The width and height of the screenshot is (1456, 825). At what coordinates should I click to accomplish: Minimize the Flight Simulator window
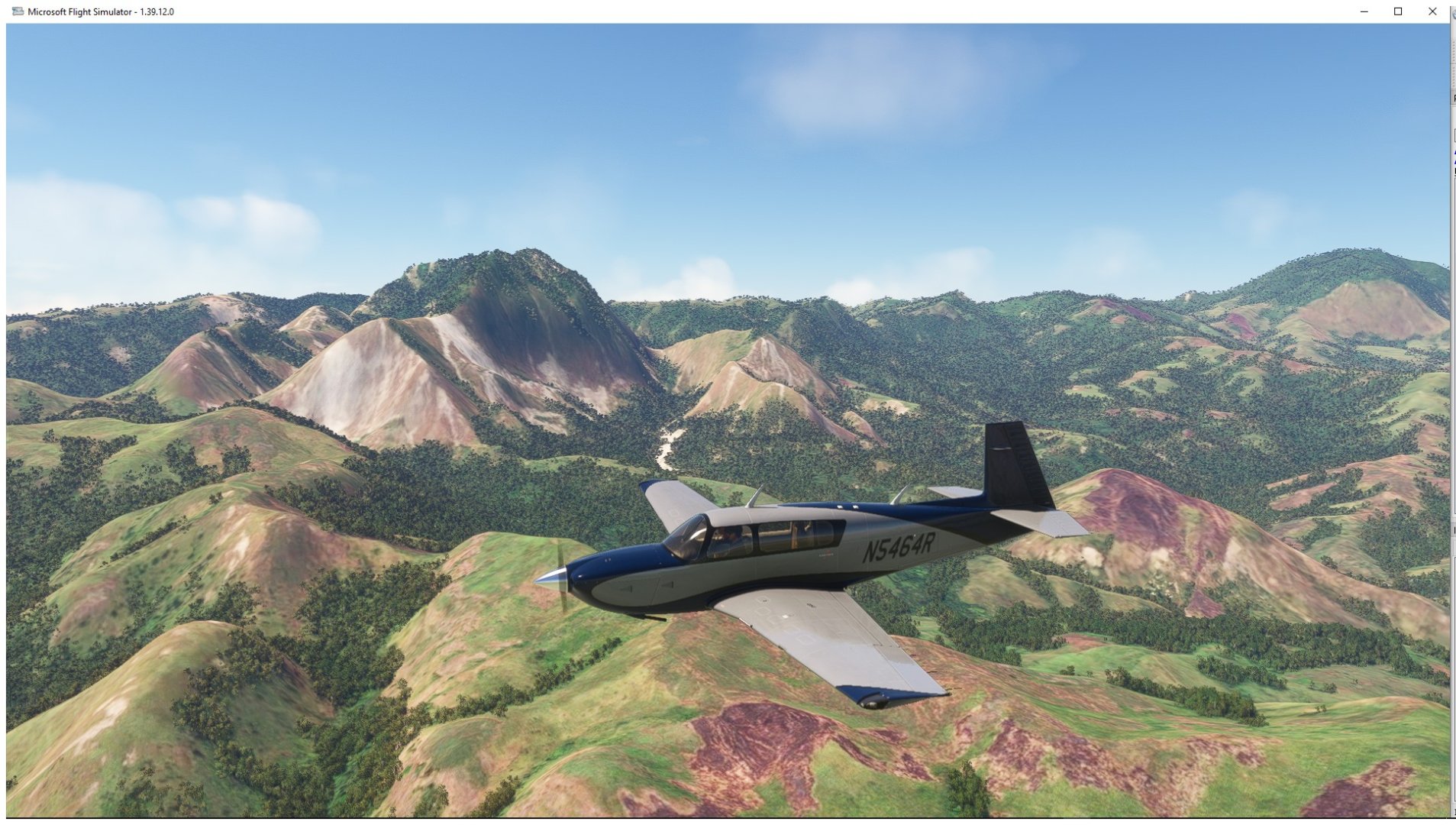coord(1364,11)
